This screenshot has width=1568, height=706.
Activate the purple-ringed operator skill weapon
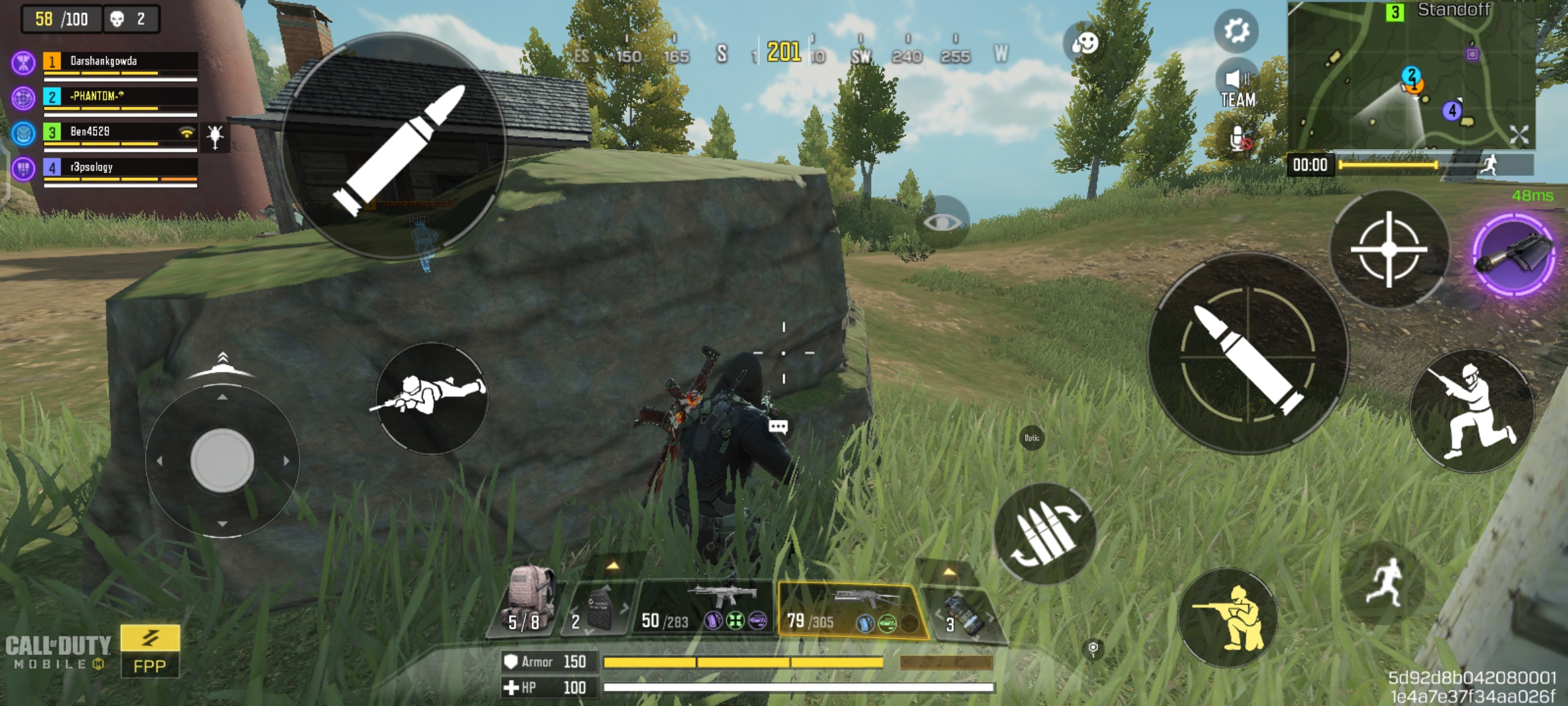point(1514,254)
